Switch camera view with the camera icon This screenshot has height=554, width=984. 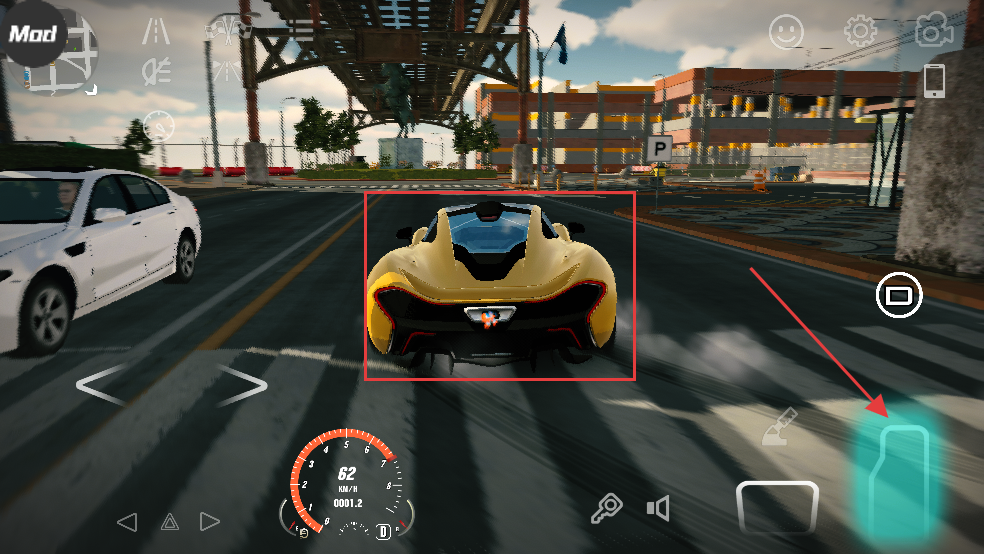coord(932,32)
